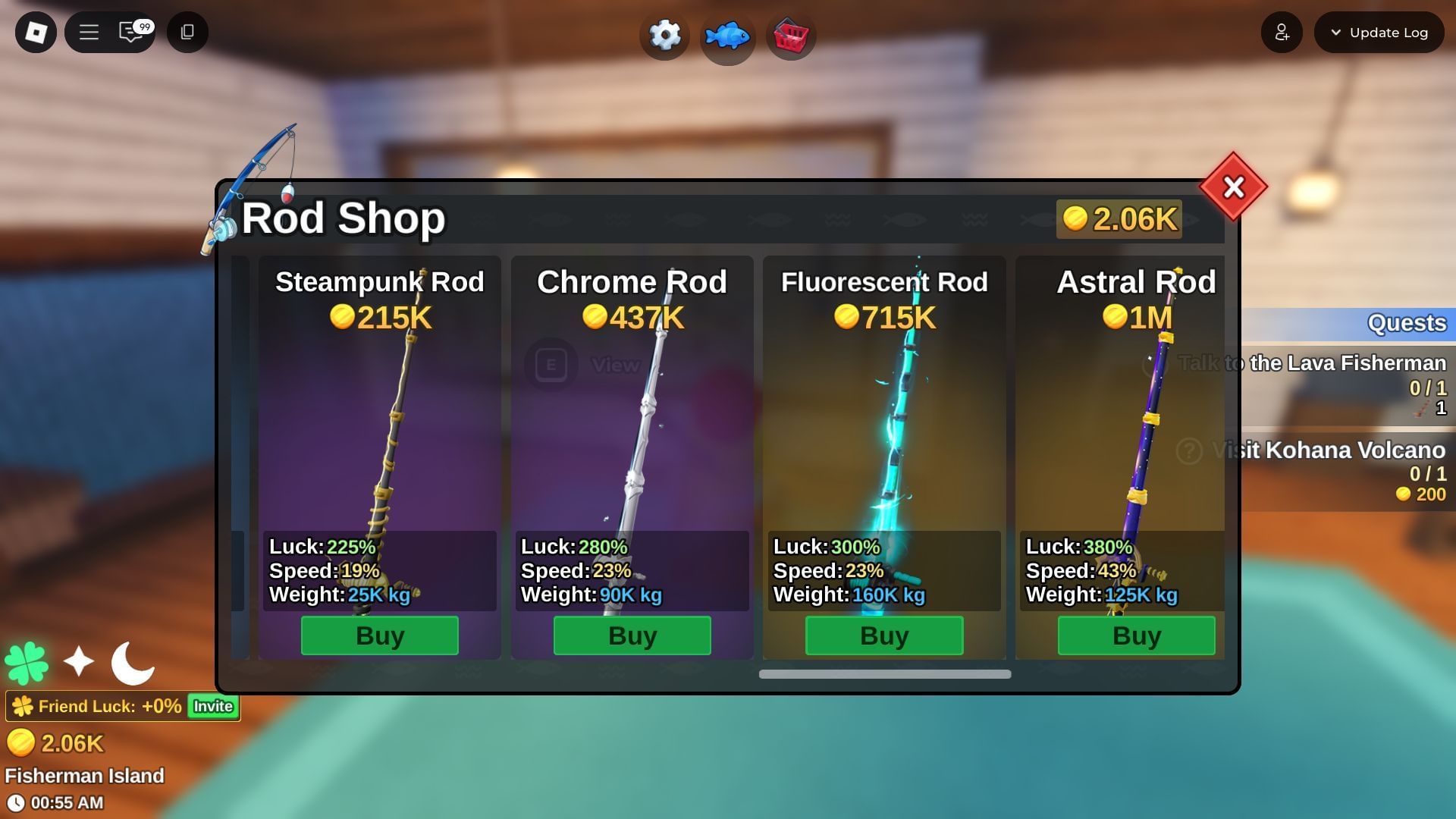Switch to the Quests panel header
Viewport: 1456px width, 819px height.
click(1407, 323)
